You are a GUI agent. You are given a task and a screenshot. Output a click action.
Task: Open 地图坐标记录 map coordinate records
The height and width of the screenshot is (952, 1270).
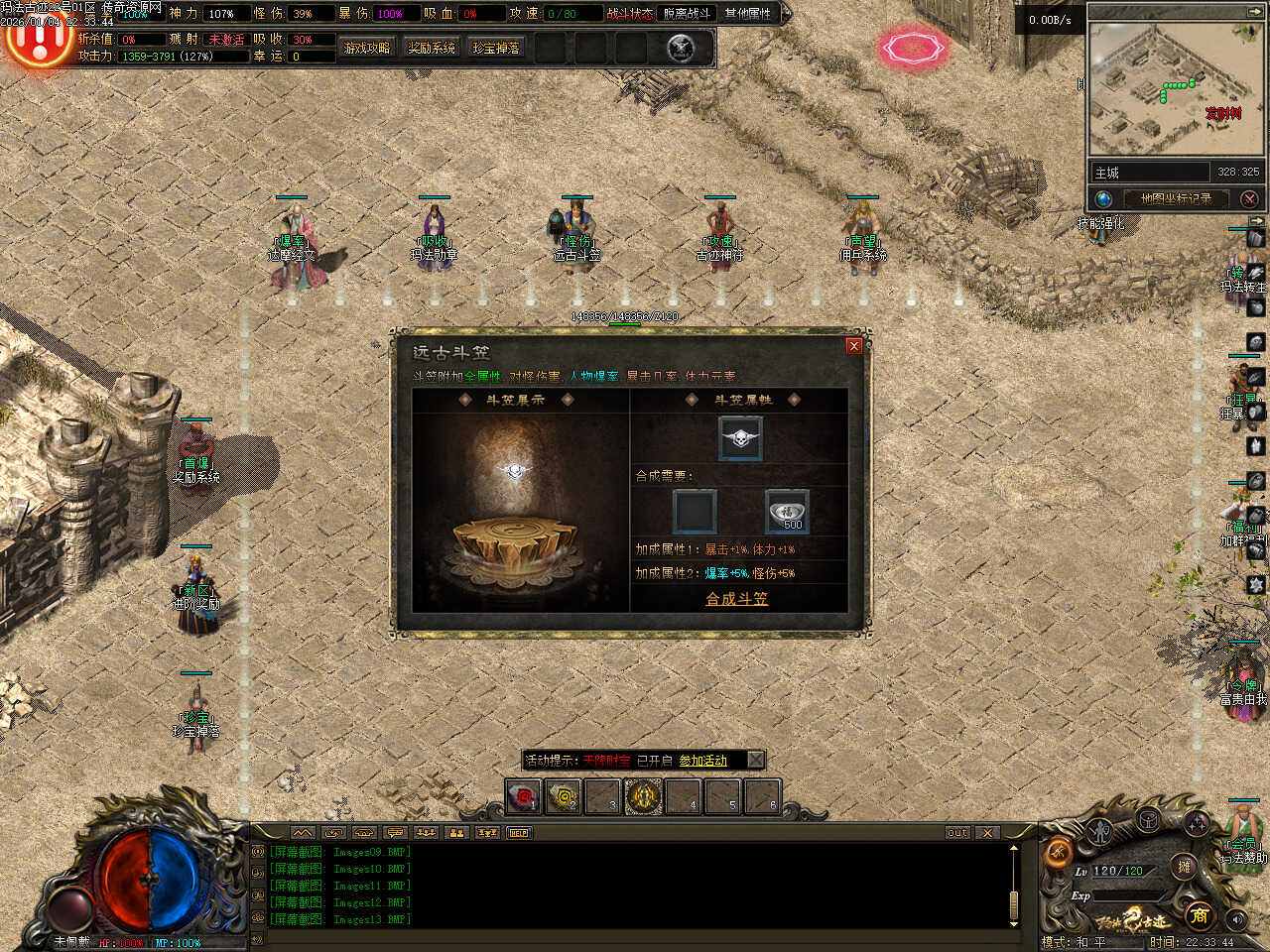(x=1176, y=198)
